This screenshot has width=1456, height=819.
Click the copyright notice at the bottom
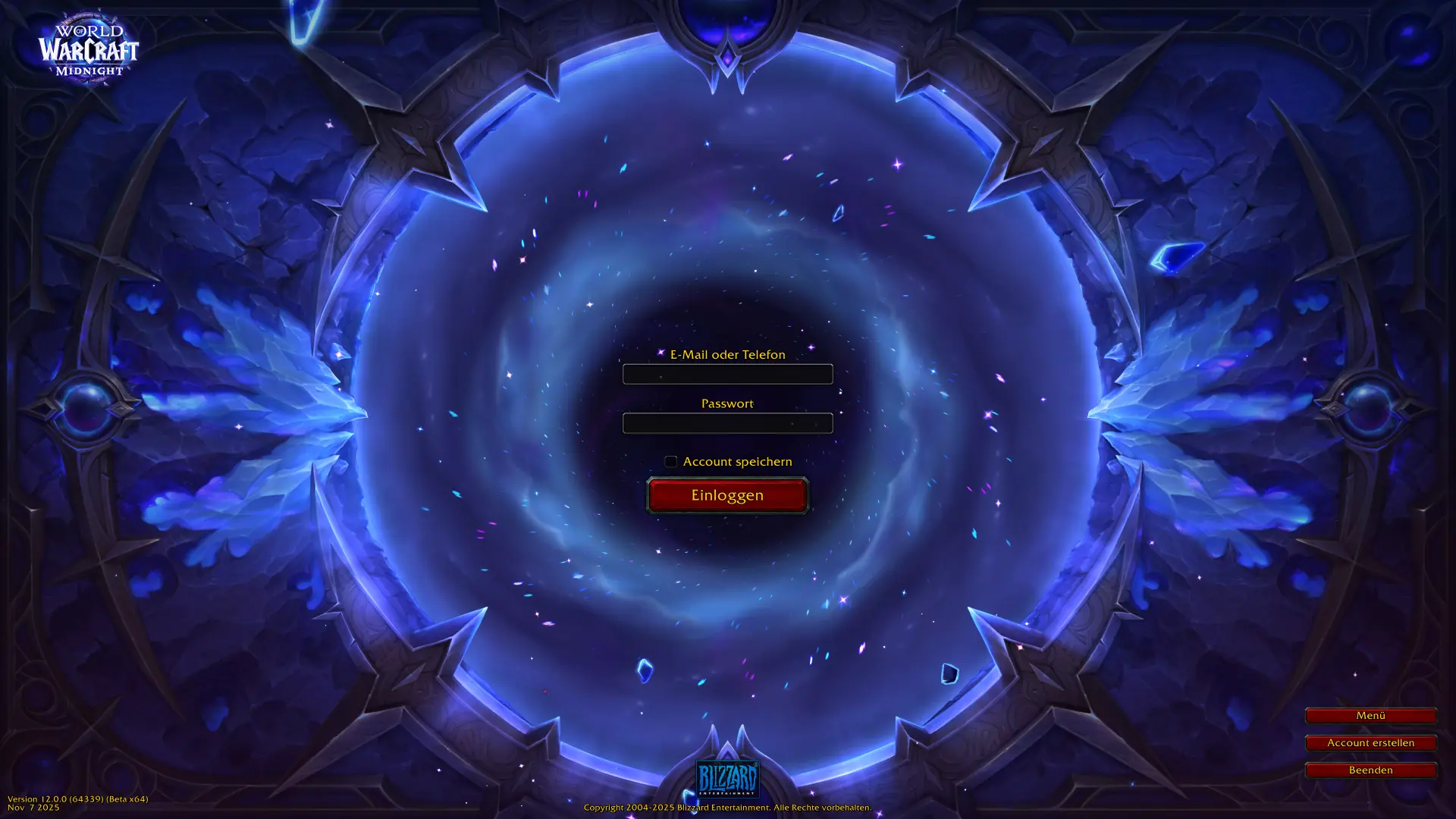[x=727, y=808]
